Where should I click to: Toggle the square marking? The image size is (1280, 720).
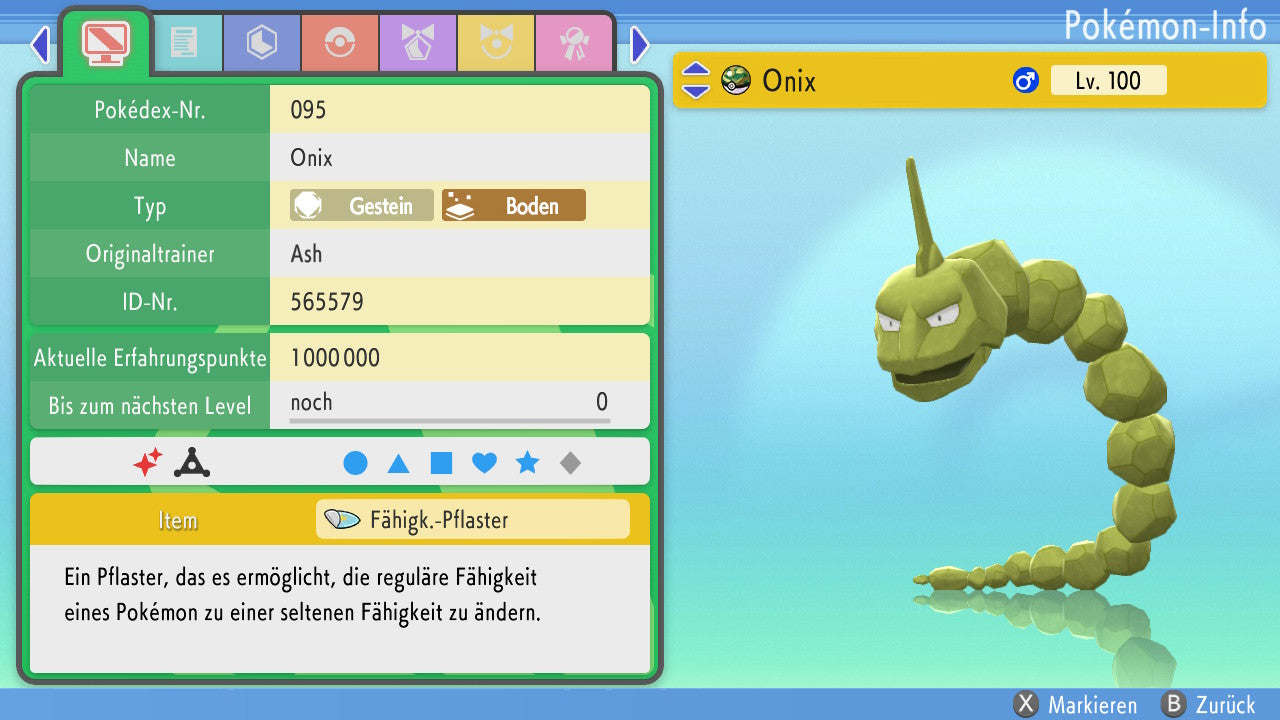[x=441, y=463]
